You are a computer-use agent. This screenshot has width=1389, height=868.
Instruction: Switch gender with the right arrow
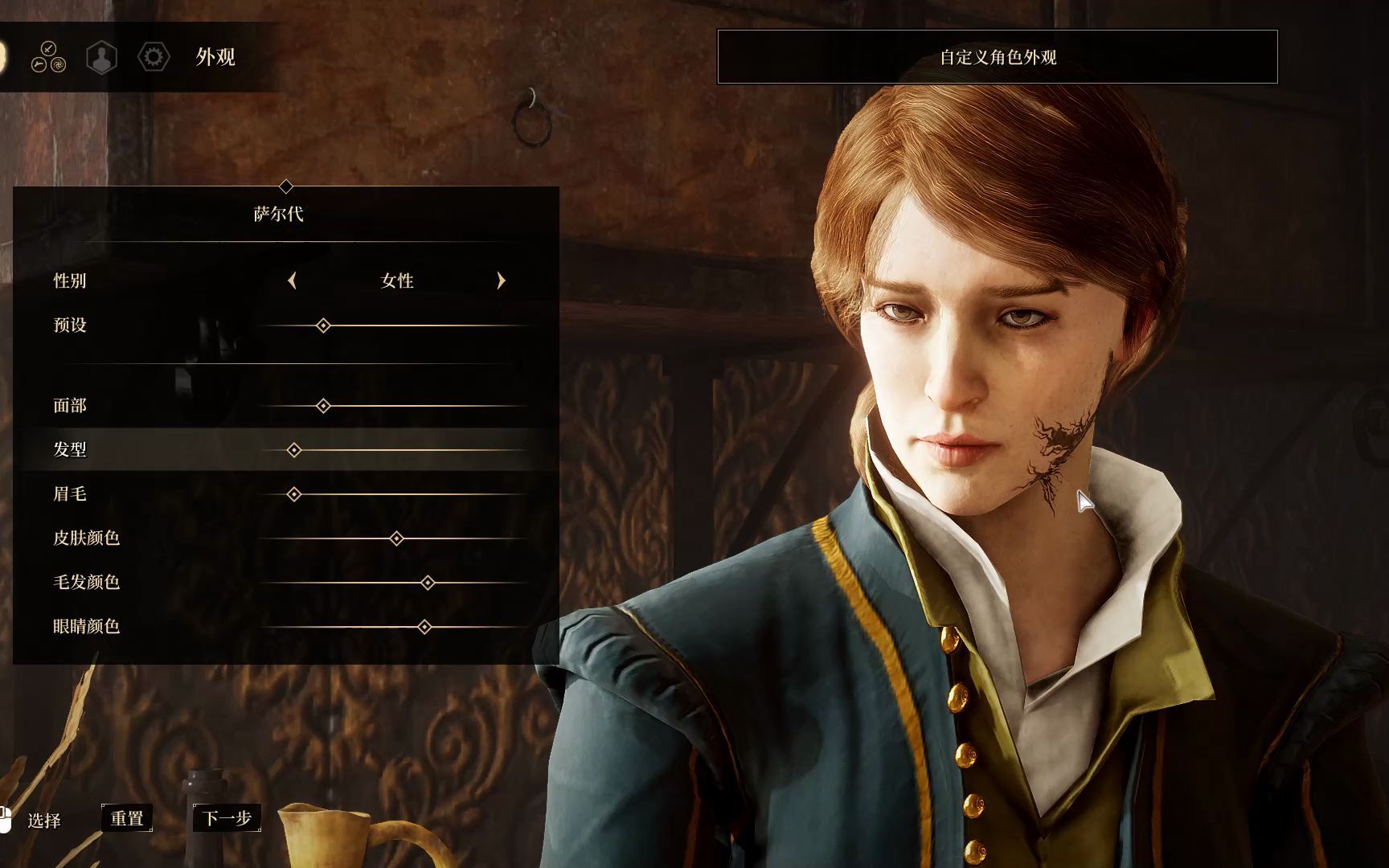(502, 280)
